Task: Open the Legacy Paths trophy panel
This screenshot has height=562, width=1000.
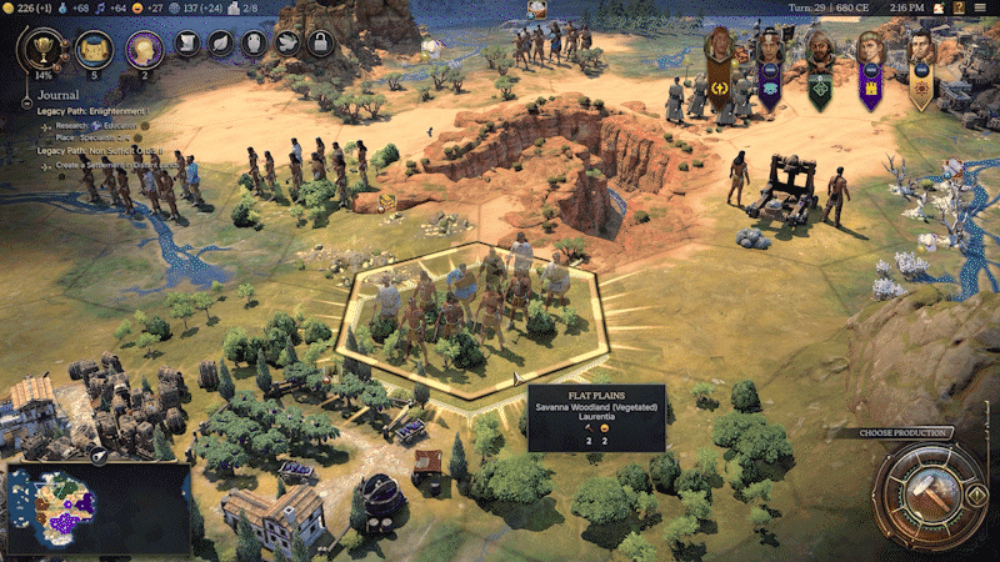Action: point(42,48)
